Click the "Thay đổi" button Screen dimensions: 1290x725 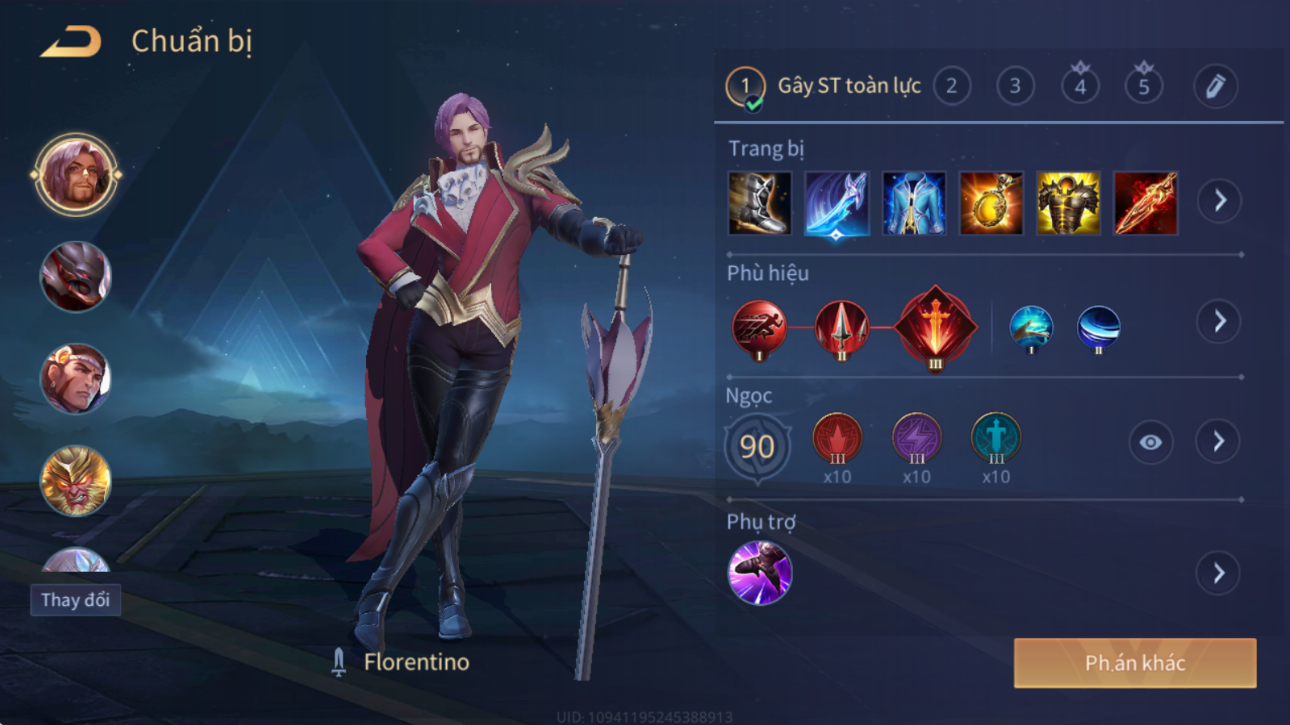75,600
